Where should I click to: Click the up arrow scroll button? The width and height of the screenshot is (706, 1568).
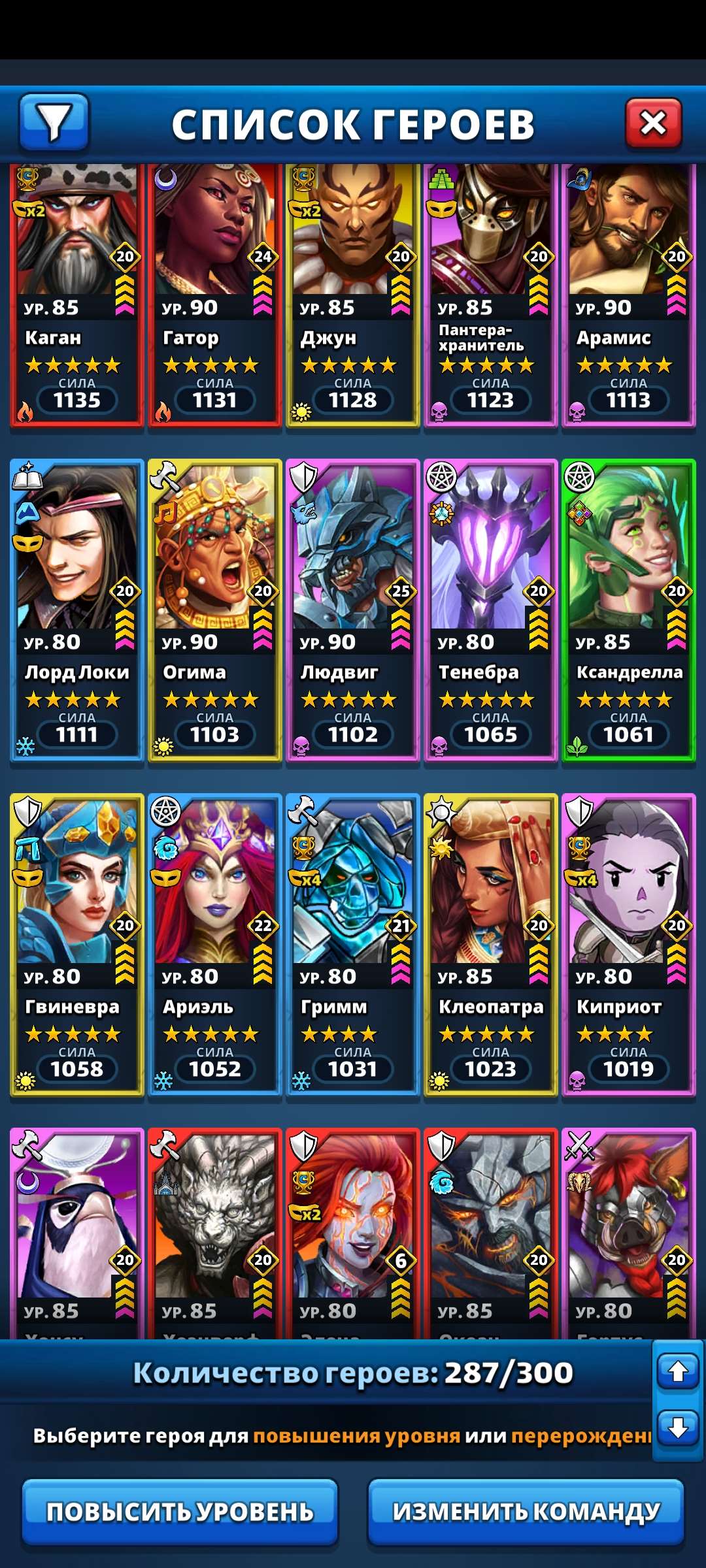[678, 1371]
